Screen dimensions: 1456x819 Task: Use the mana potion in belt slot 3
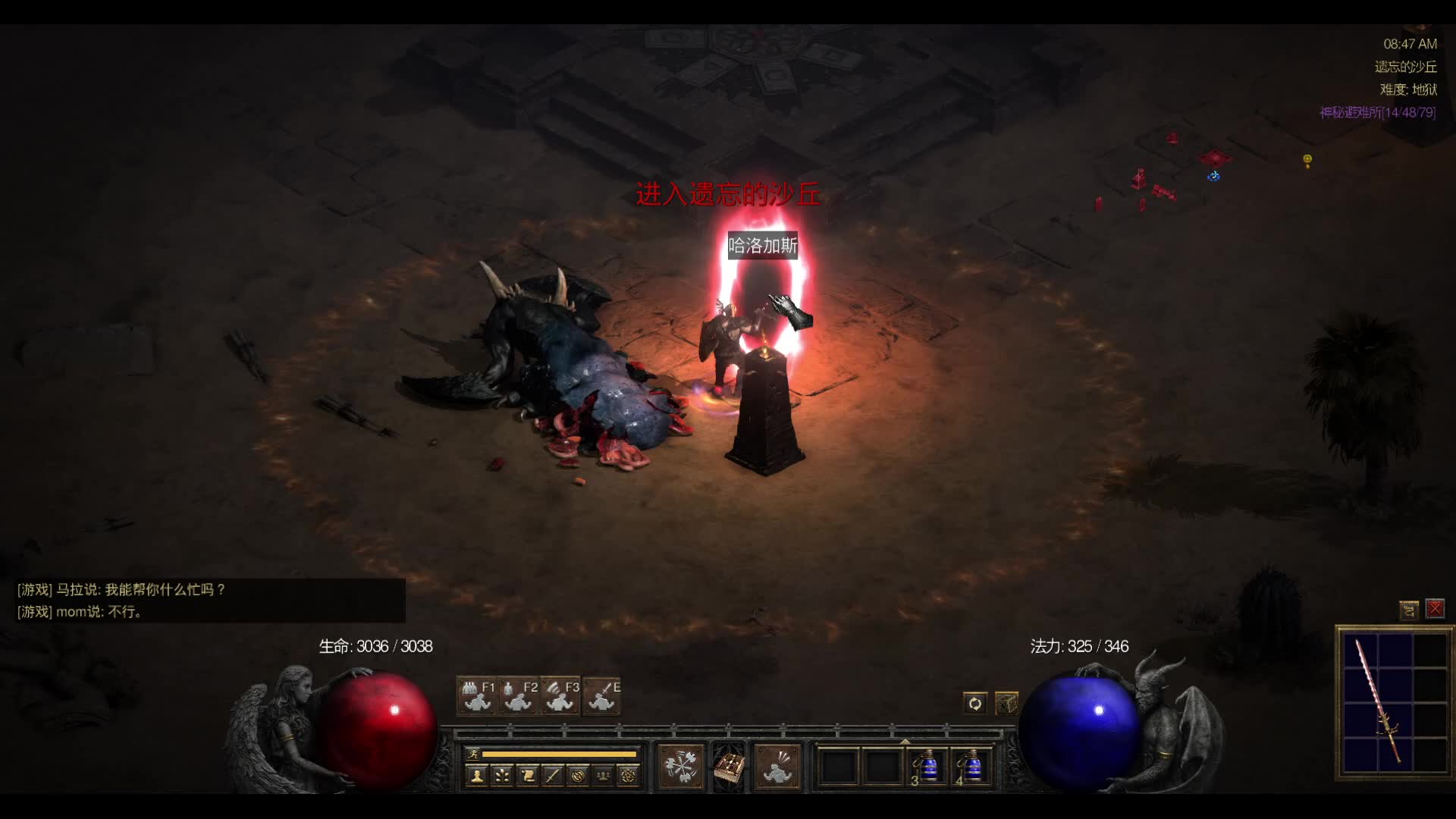coord(927,767)
